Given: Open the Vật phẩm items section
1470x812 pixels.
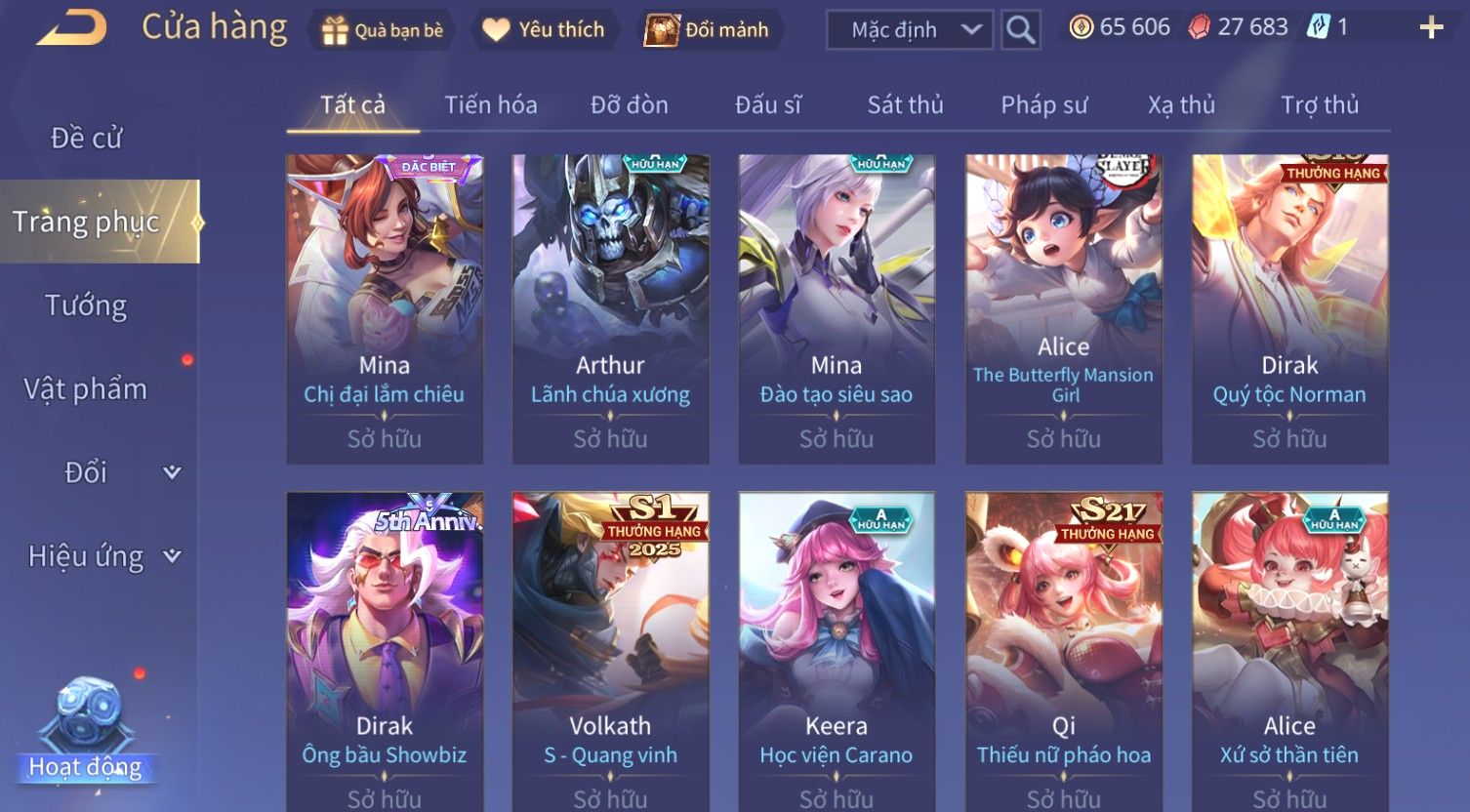Looking at the screenshot, I should tap(86, 389).
